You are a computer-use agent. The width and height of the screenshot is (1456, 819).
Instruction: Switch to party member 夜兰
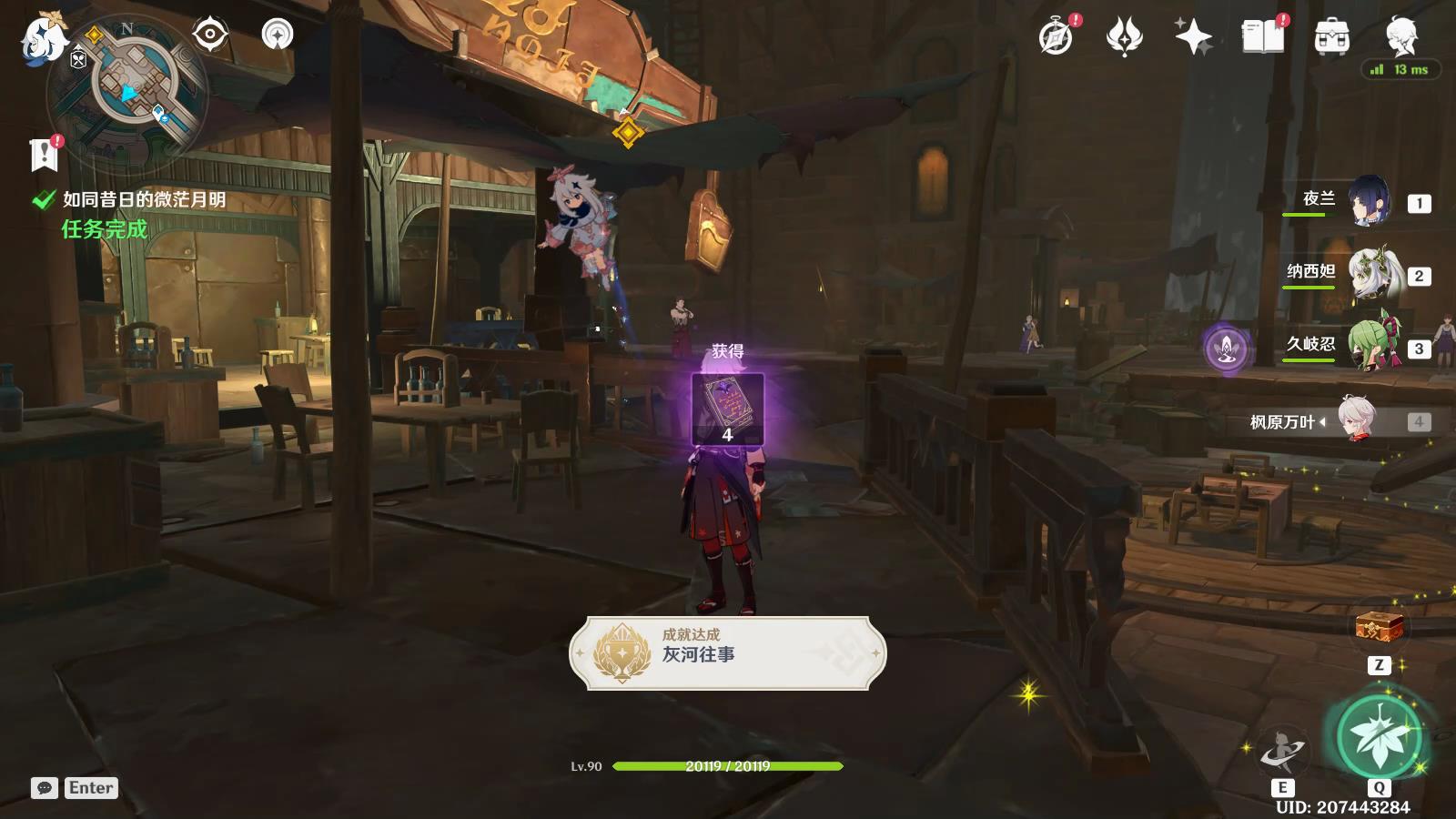pyautogui.click(x=1368, y=201)
